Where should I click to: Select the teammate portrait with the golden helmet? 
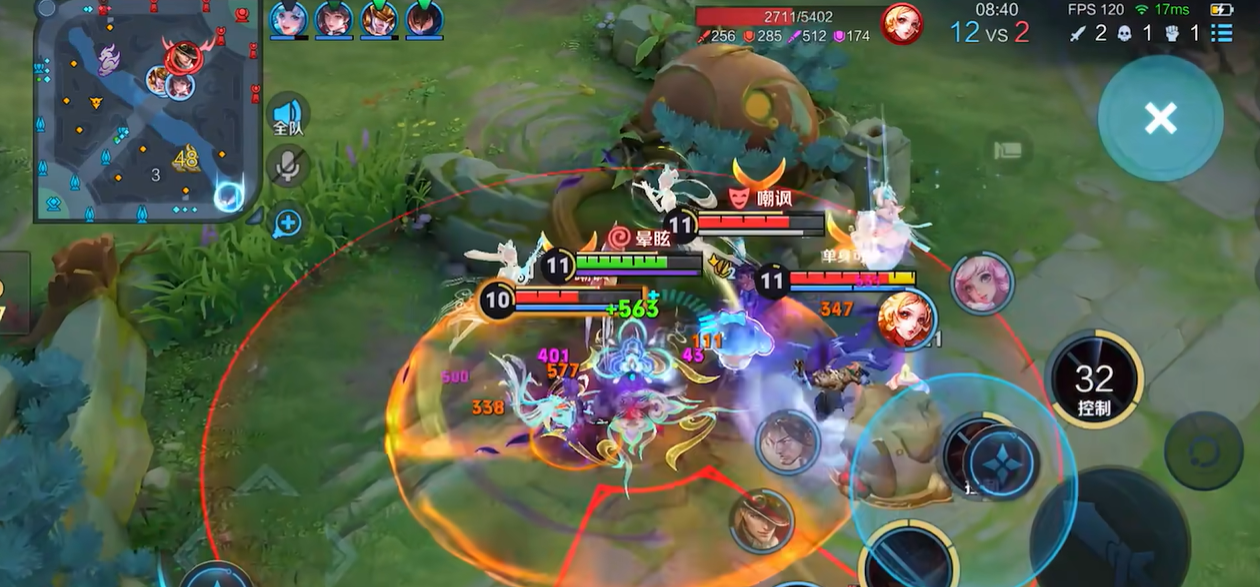[x=379, y=19]
